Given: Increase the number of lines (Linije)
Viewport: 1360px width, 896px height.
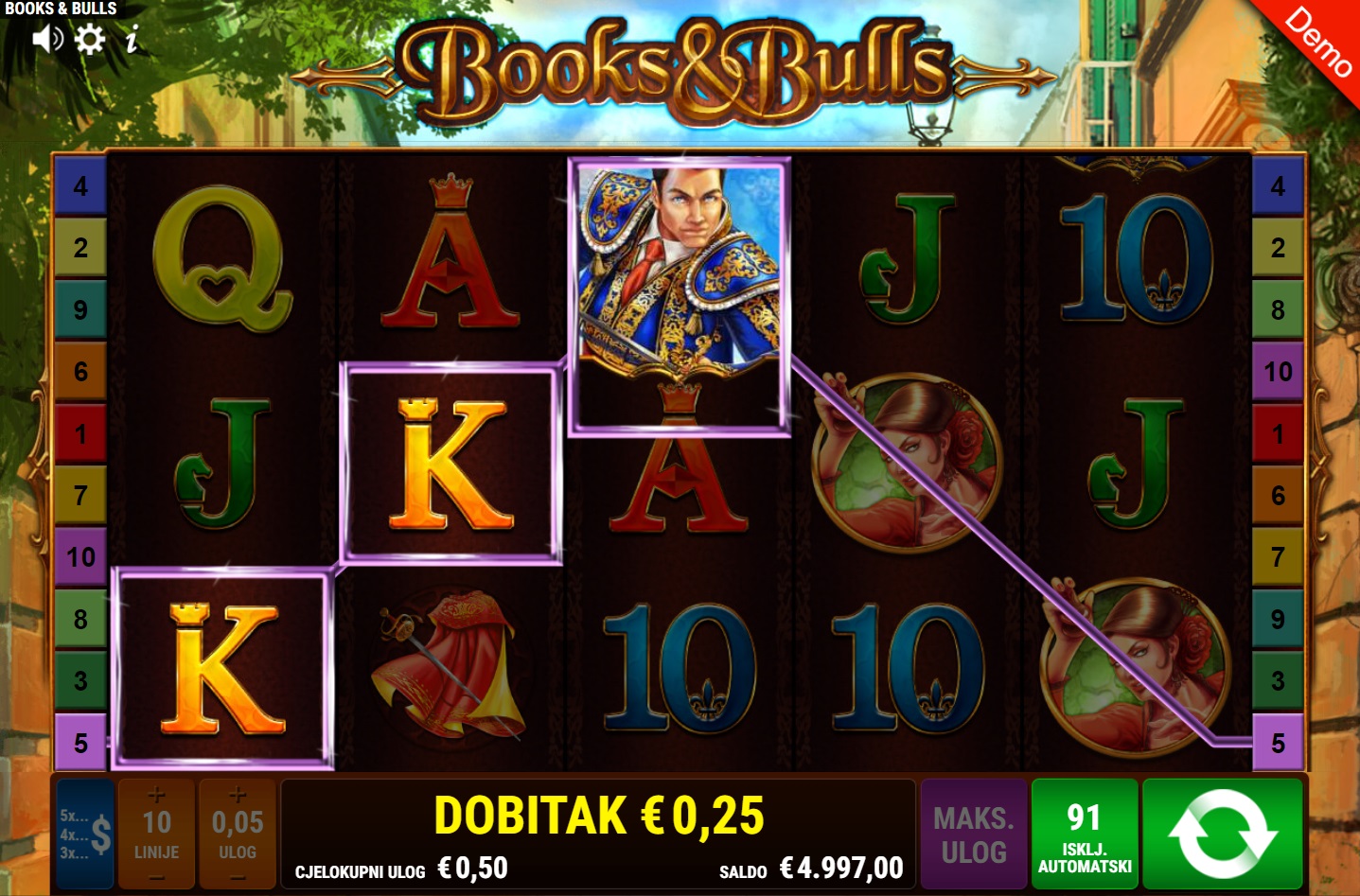Looking at the screenshot, I should click(157, 795).
